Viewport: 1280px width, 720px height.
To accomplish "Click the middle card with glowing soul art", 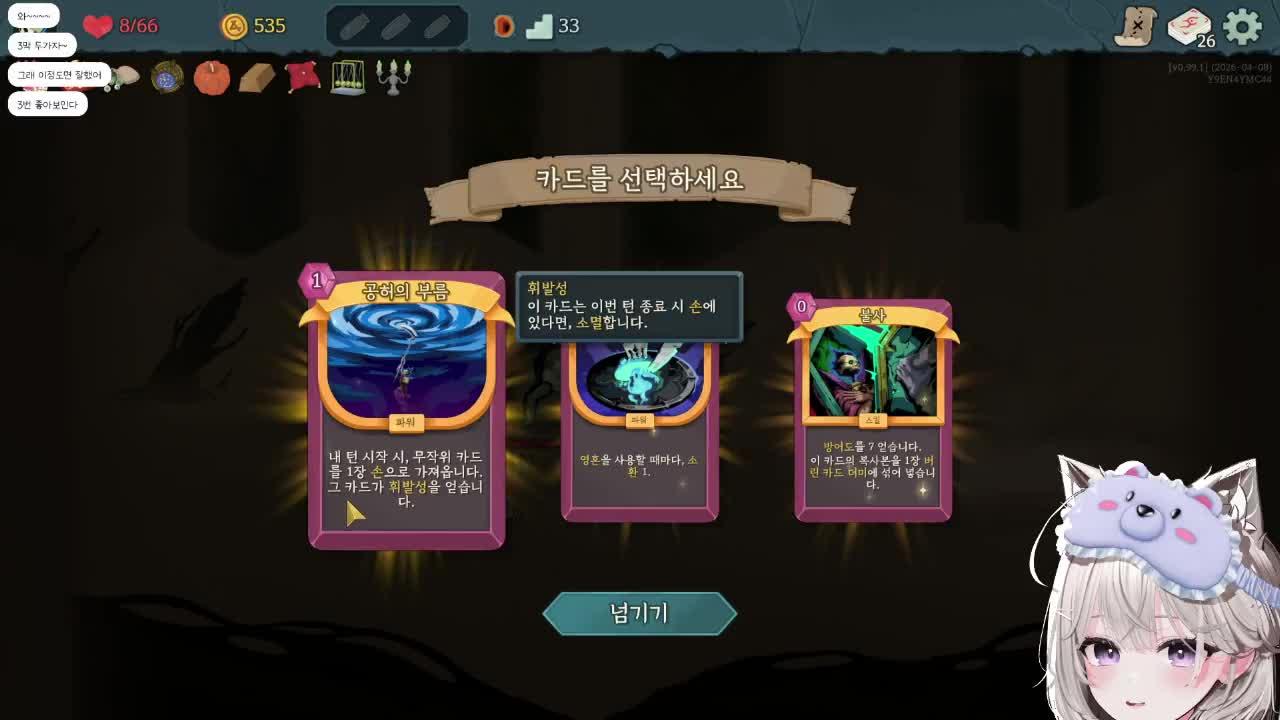I will click(x=640, y=430).
